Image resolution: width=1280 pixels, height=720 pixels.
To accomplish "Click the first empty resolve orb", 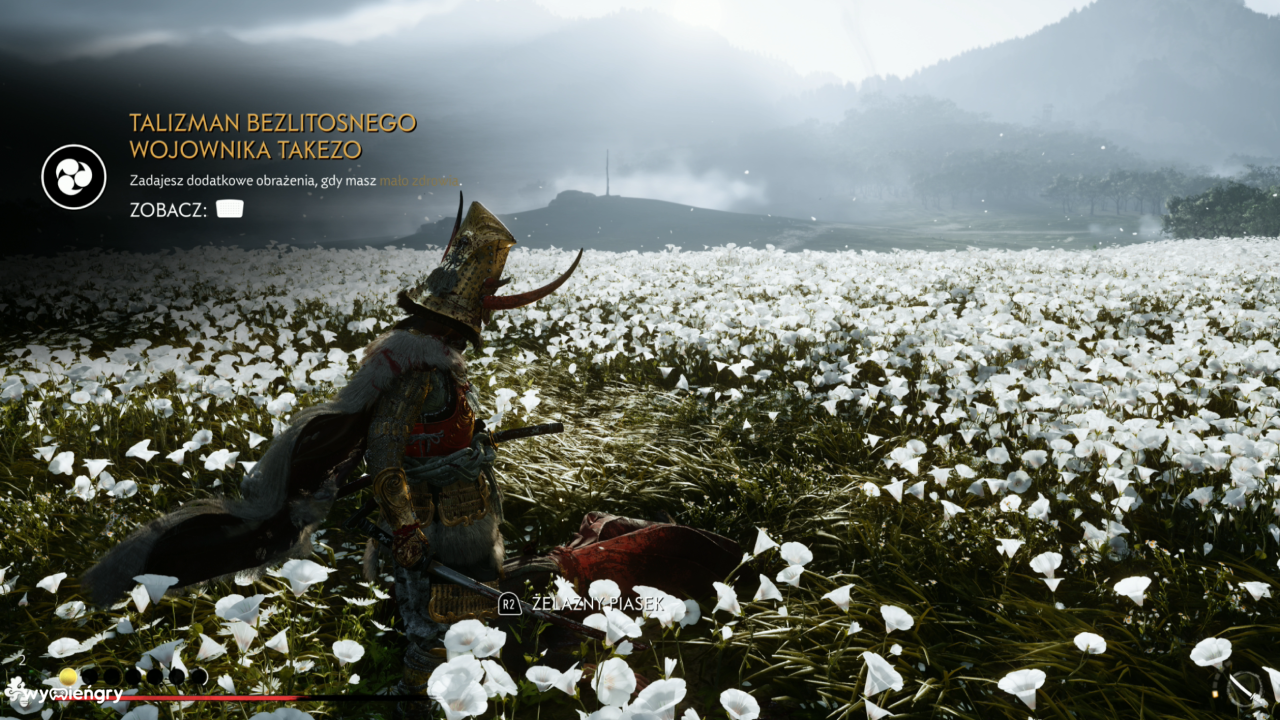I will [x=90, y=676].
